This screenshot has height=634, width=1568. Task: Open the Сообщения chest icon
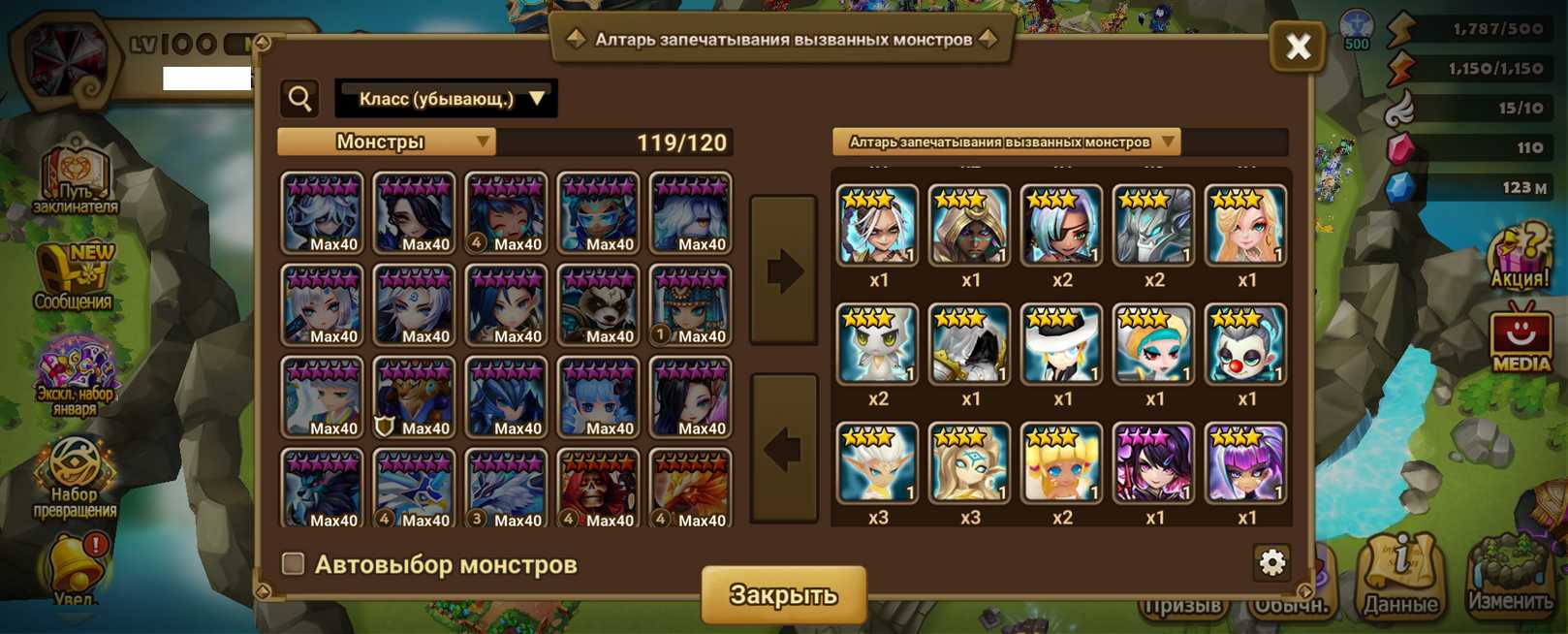click(74, 276)
